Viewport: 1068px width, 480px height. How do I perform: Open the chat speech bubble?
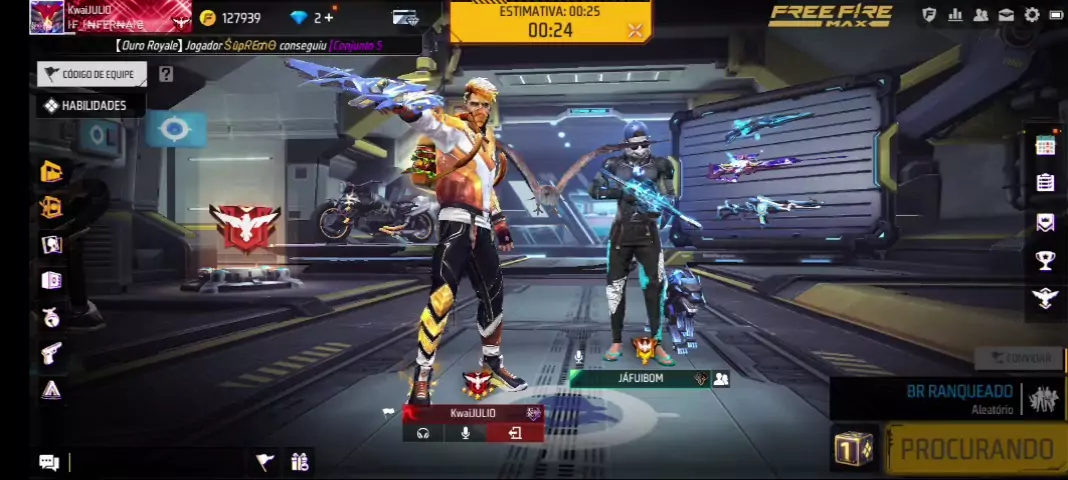pos(48,461)
